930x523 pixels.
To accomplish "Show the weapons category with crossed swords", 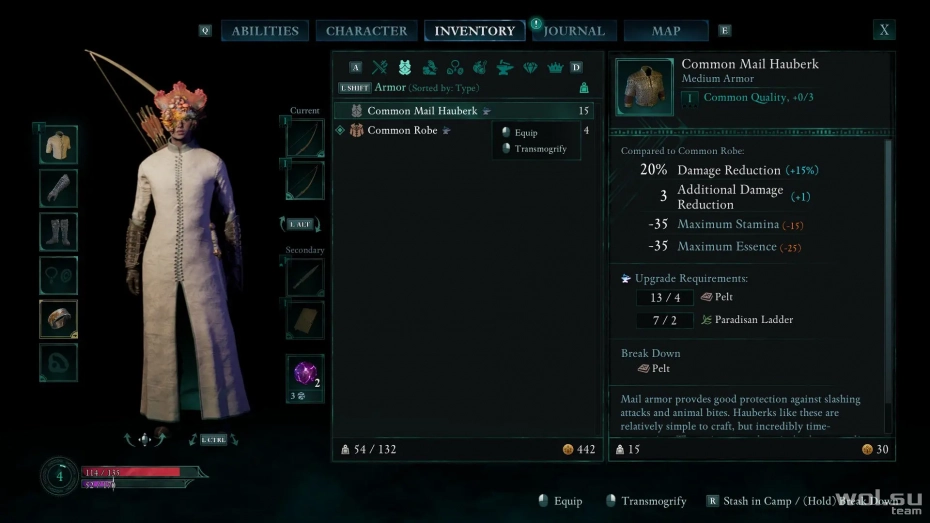I will point(380,68).
